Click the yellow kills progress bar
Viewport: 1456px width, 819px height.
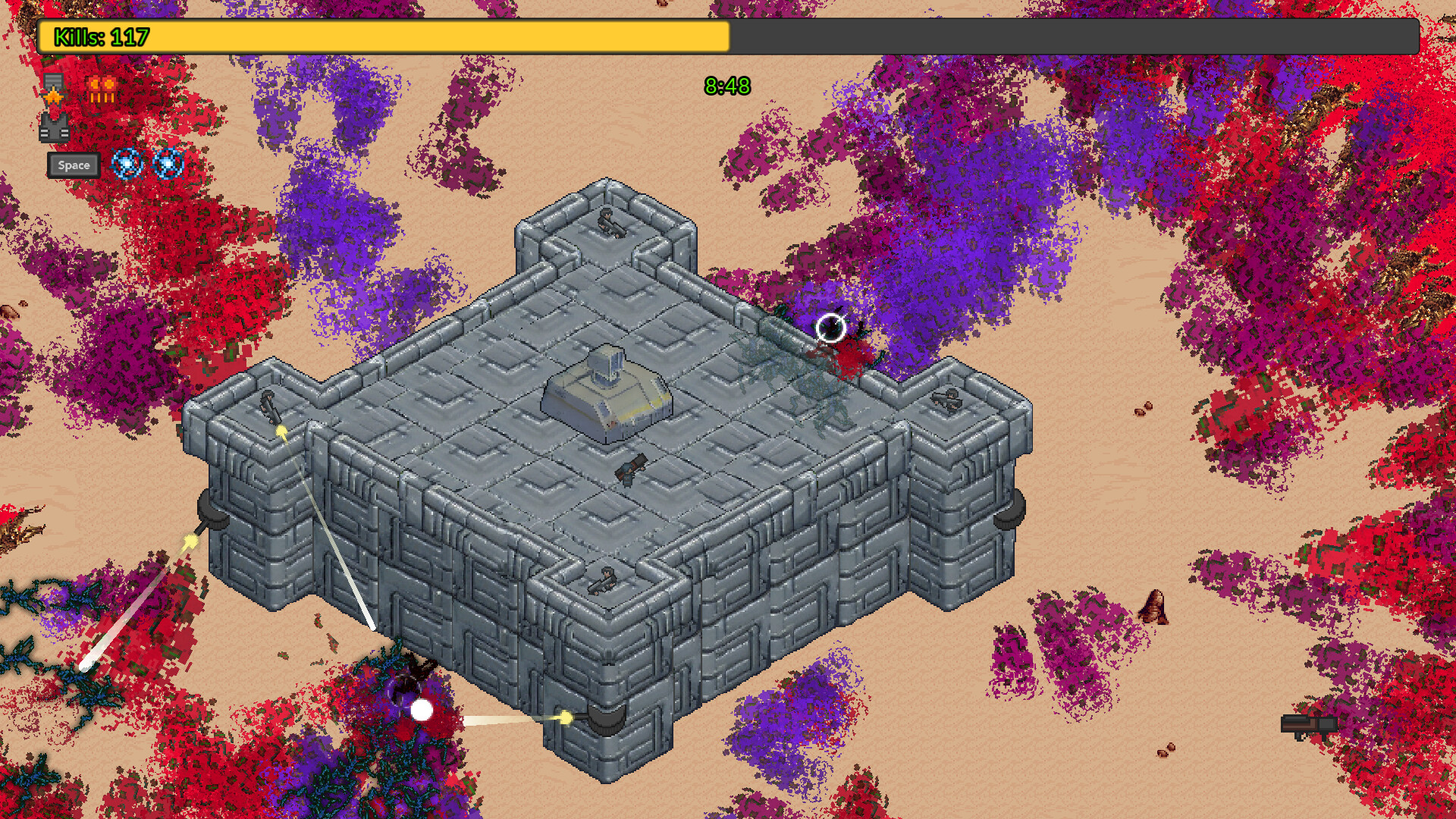pyautogui.click(x=379, y=34)
